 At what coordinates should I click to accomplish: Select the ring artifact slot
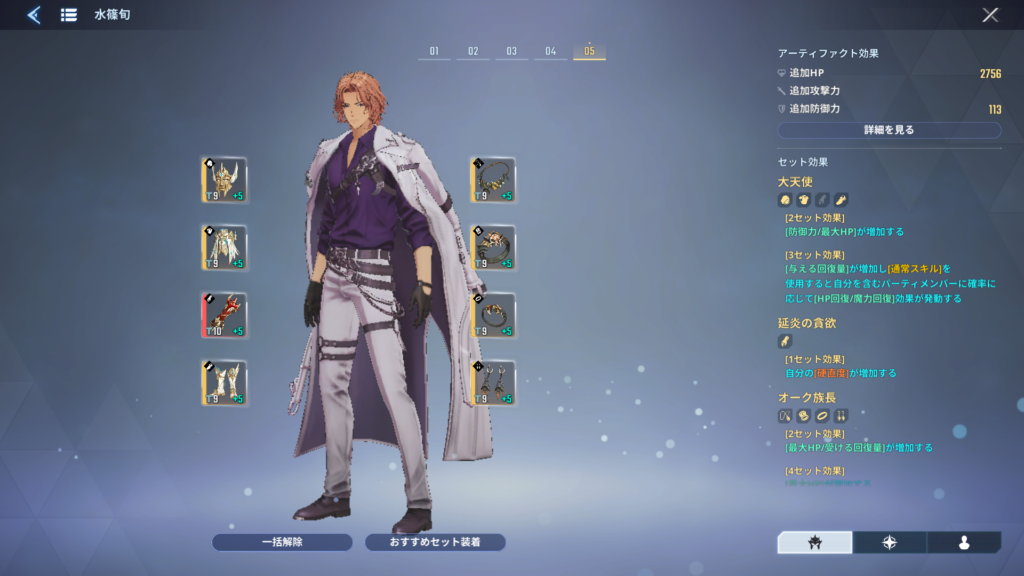coord(493,315)
